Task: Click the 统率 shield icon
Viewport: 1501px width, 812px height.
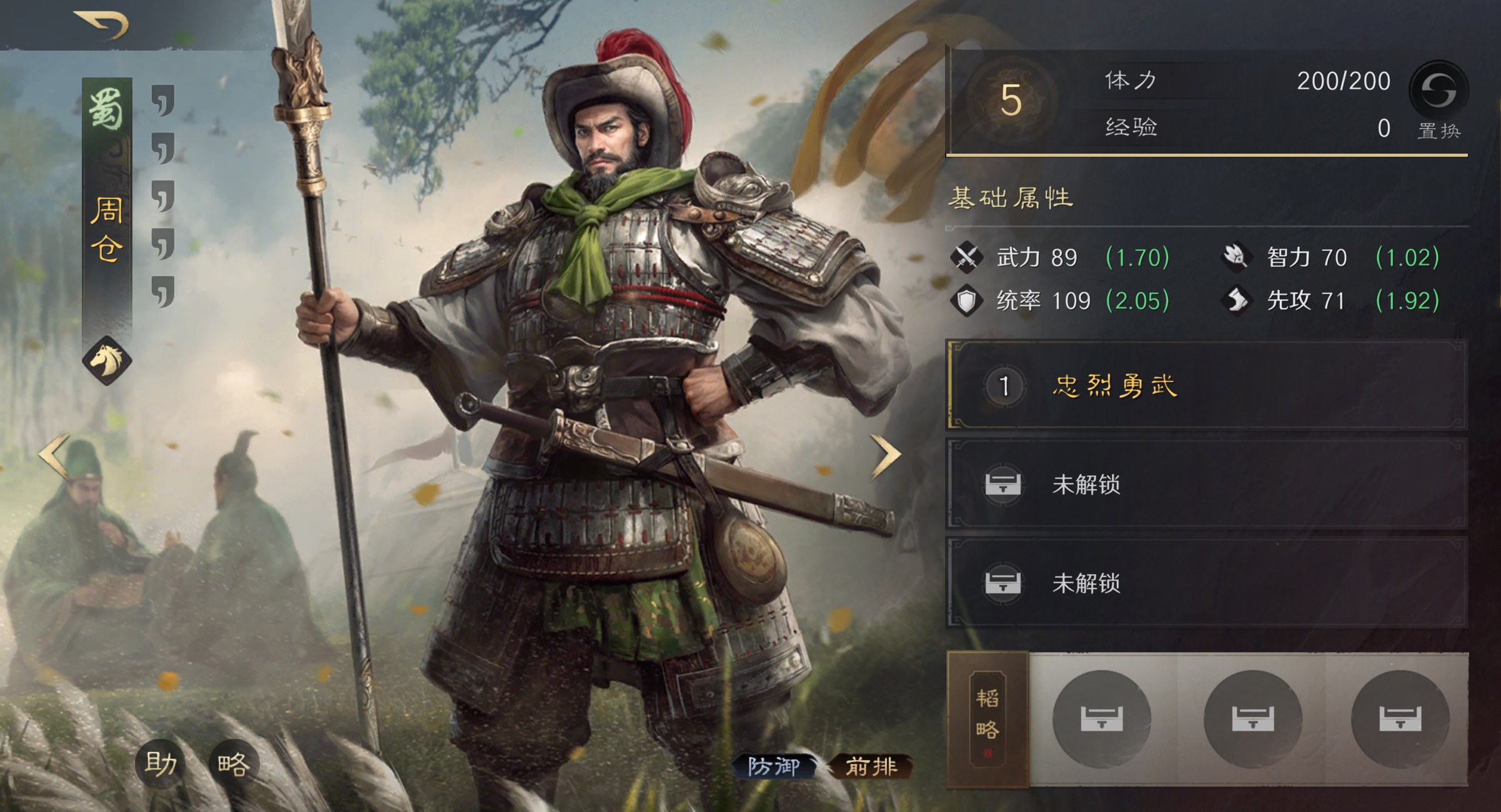Action: pyautogui.click(x=966, y=301)
